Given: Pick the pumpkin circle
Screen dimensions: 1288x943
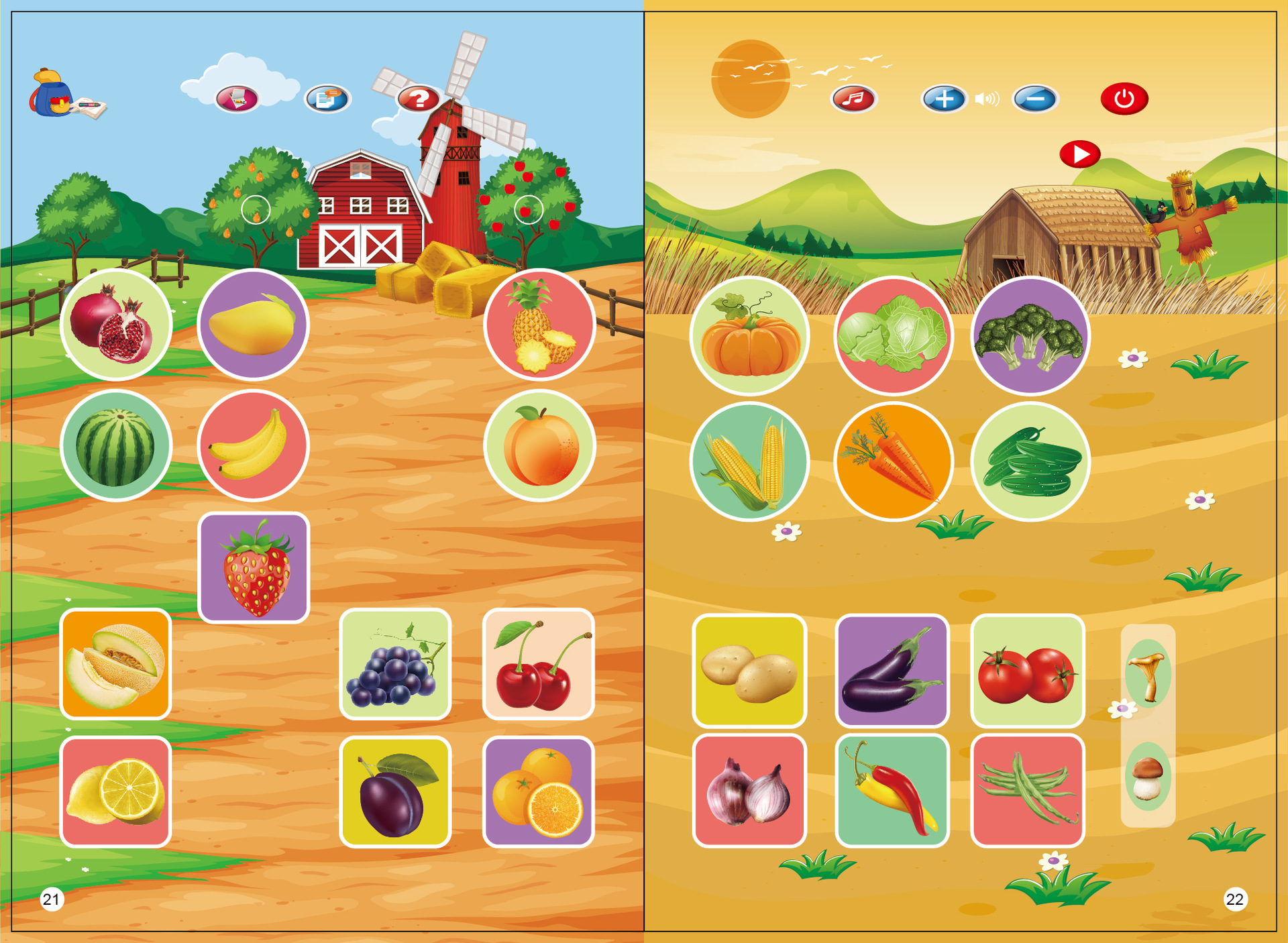Looking at the screenshot, I should point(749,335).
